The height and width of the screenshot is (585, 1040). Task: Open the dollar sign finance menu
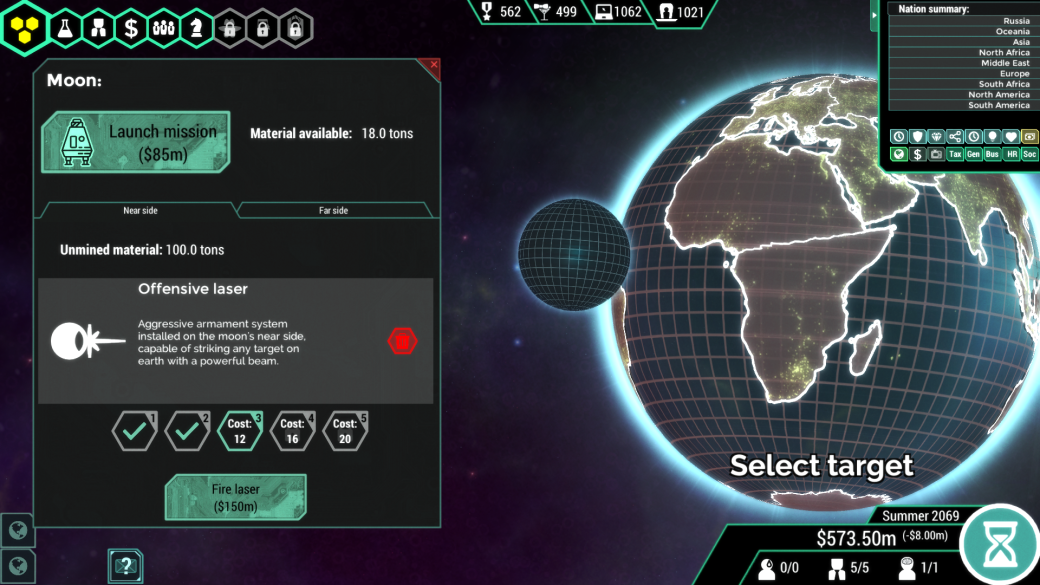pos(131,28)
